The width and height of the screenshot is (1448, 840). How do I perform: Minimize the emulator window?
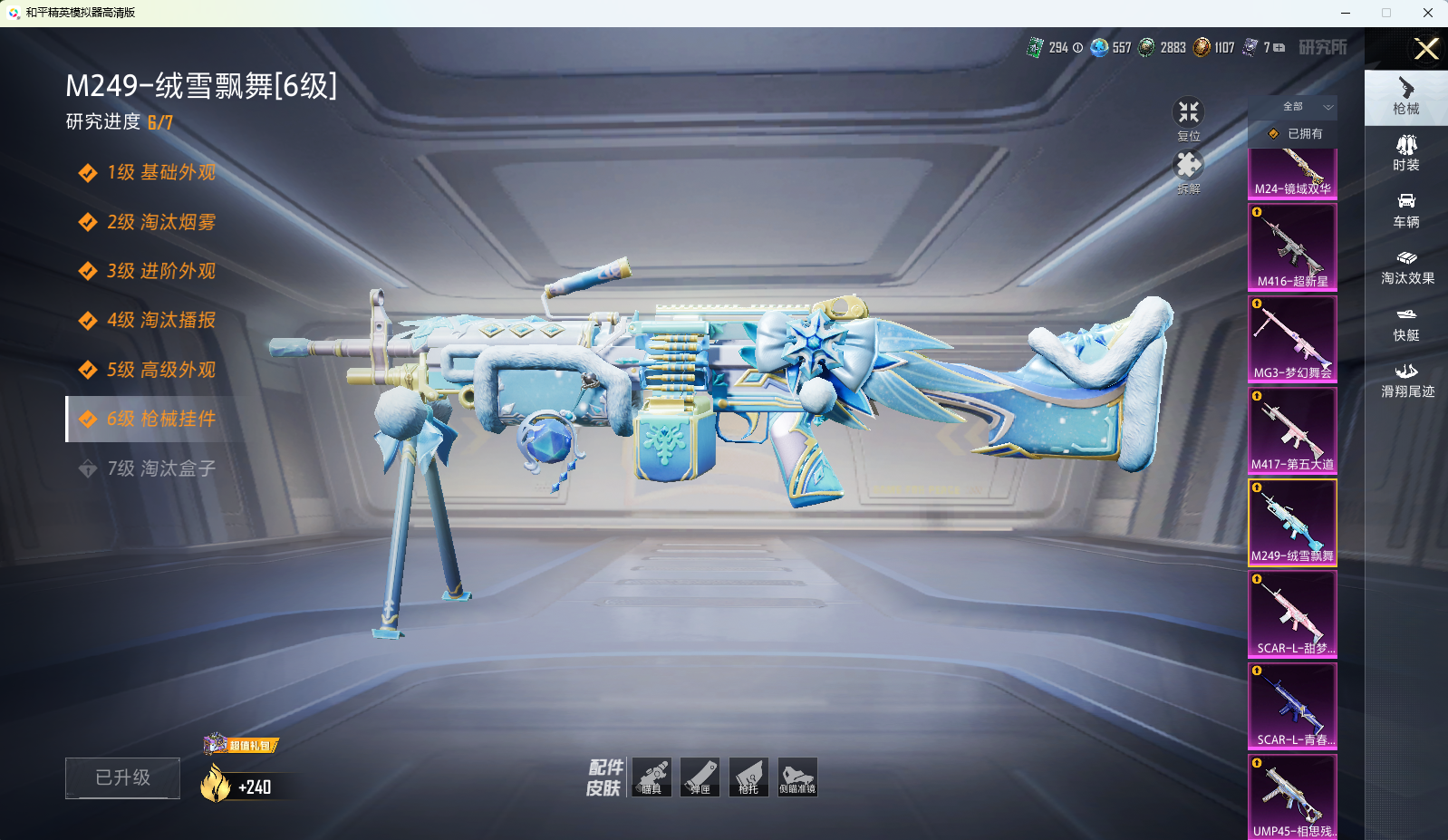(x=1346, y=13)
